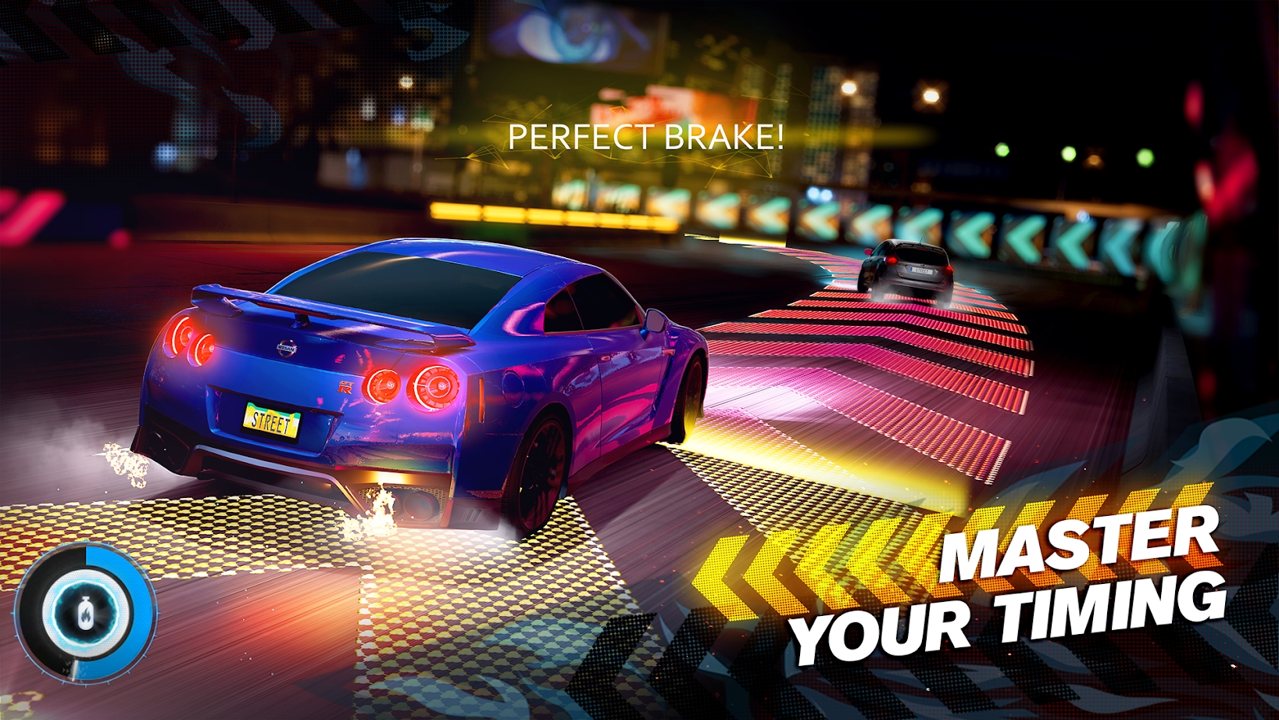Activate the circular nitro boost button
The width and height of the screenshot is (1279, 720).
point(86,612)
